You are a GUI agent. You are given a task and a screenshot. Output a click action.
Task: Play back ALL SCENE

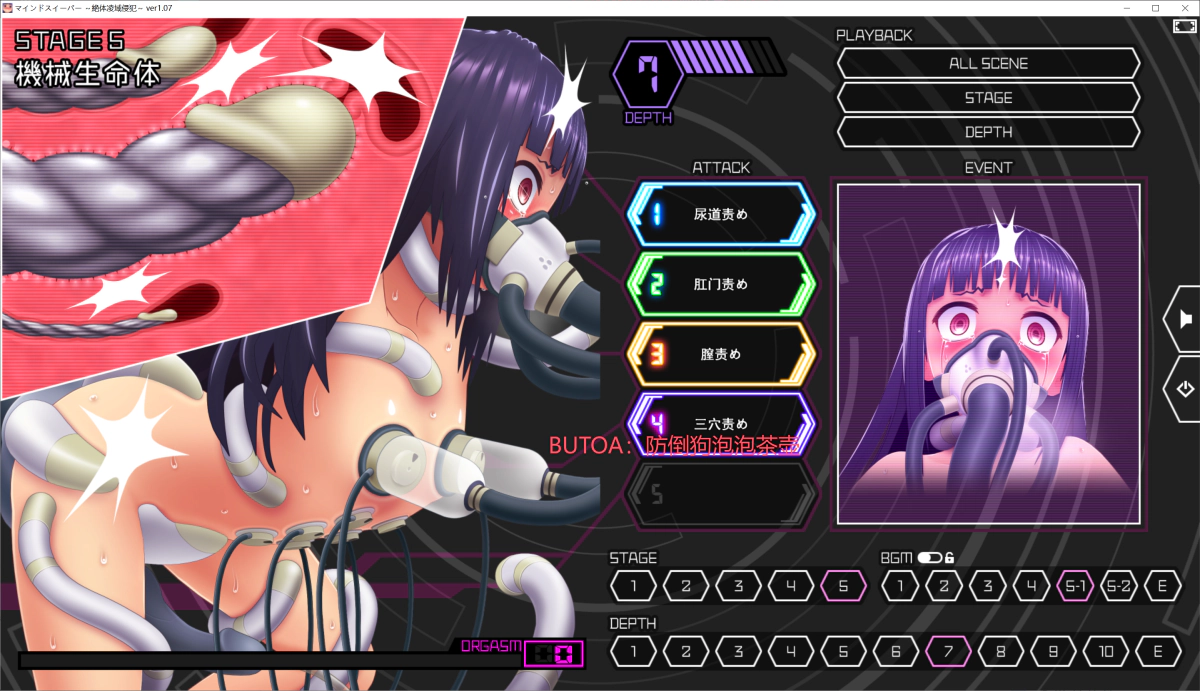988,63
